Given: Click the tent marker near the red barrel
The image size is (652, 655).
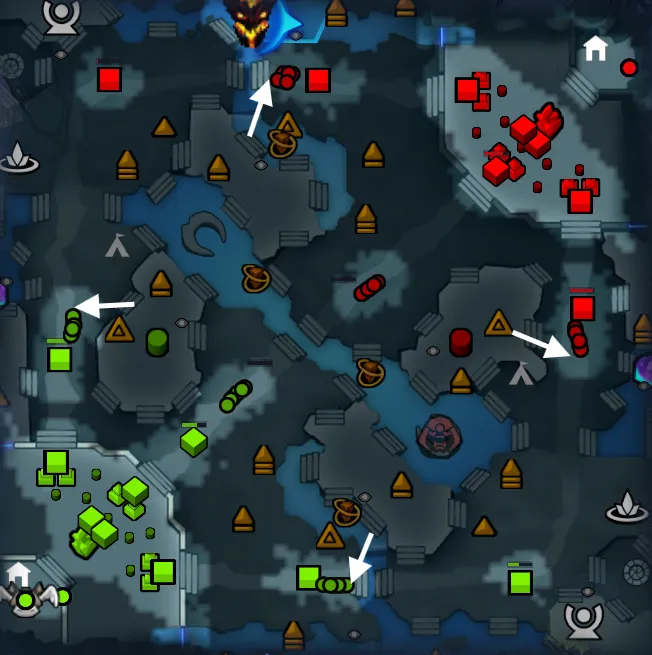Looking at the screenshot, I should (x=521, y=374).
